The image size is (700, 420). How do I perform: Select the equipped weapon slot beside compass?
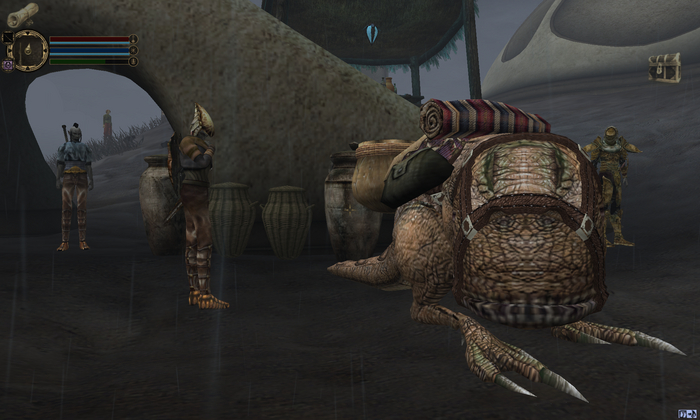pyautogui.click(x=7, y=38)
